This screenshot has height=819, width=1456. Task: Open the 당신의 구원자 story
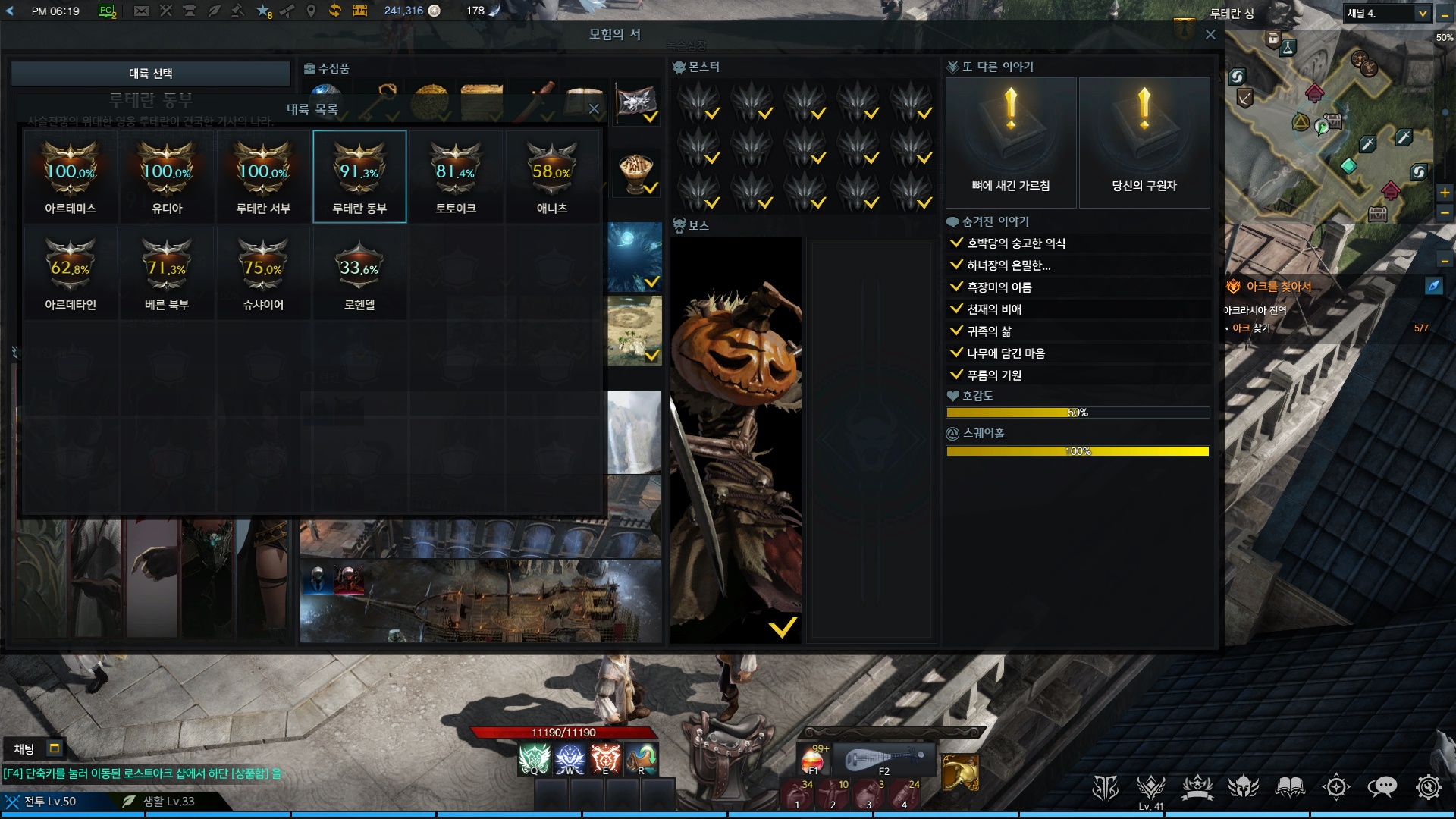(x=1144, y=143)
